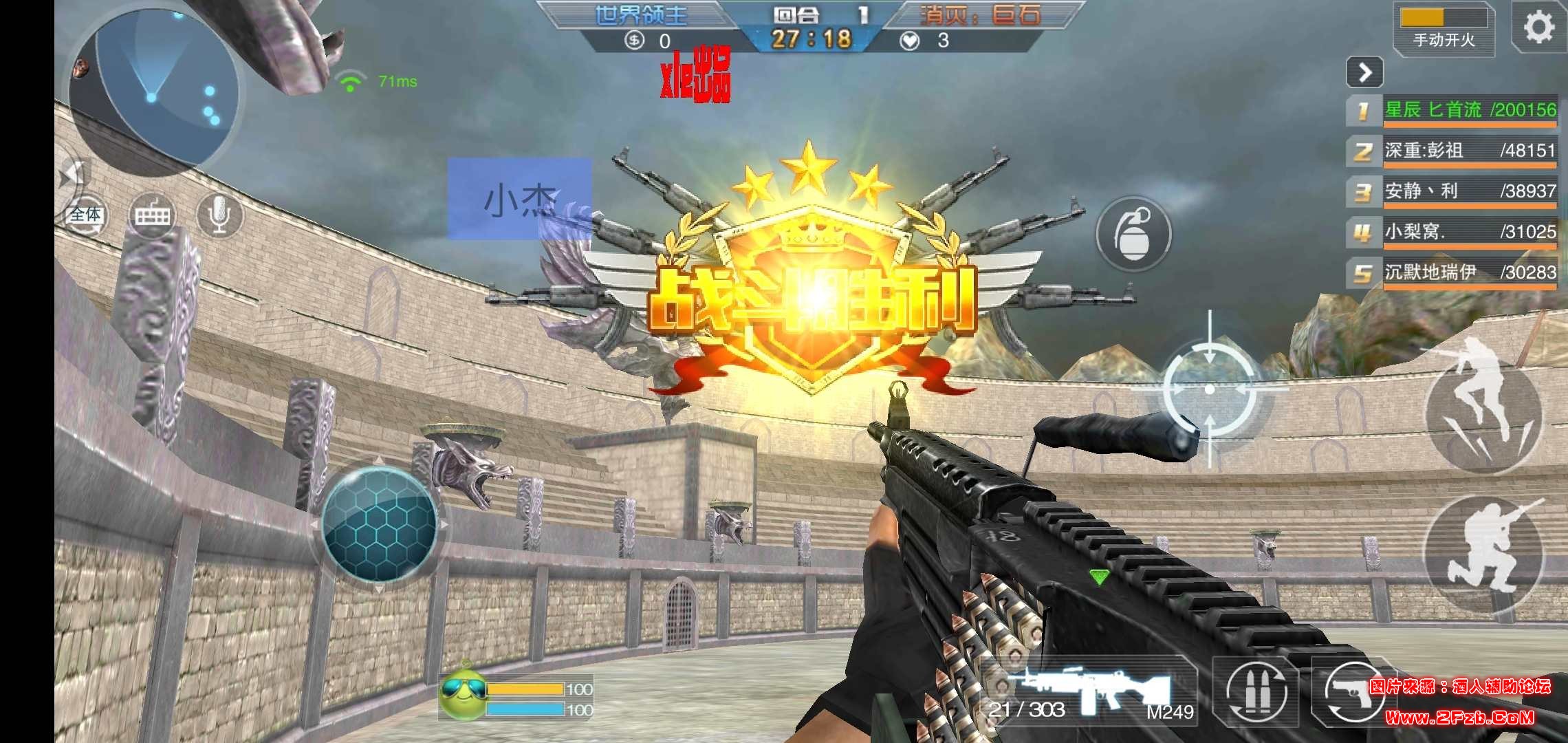Open the 全体 all-chat channel button
Screen dimensions: 1568x743
click(x=85, y=215)
